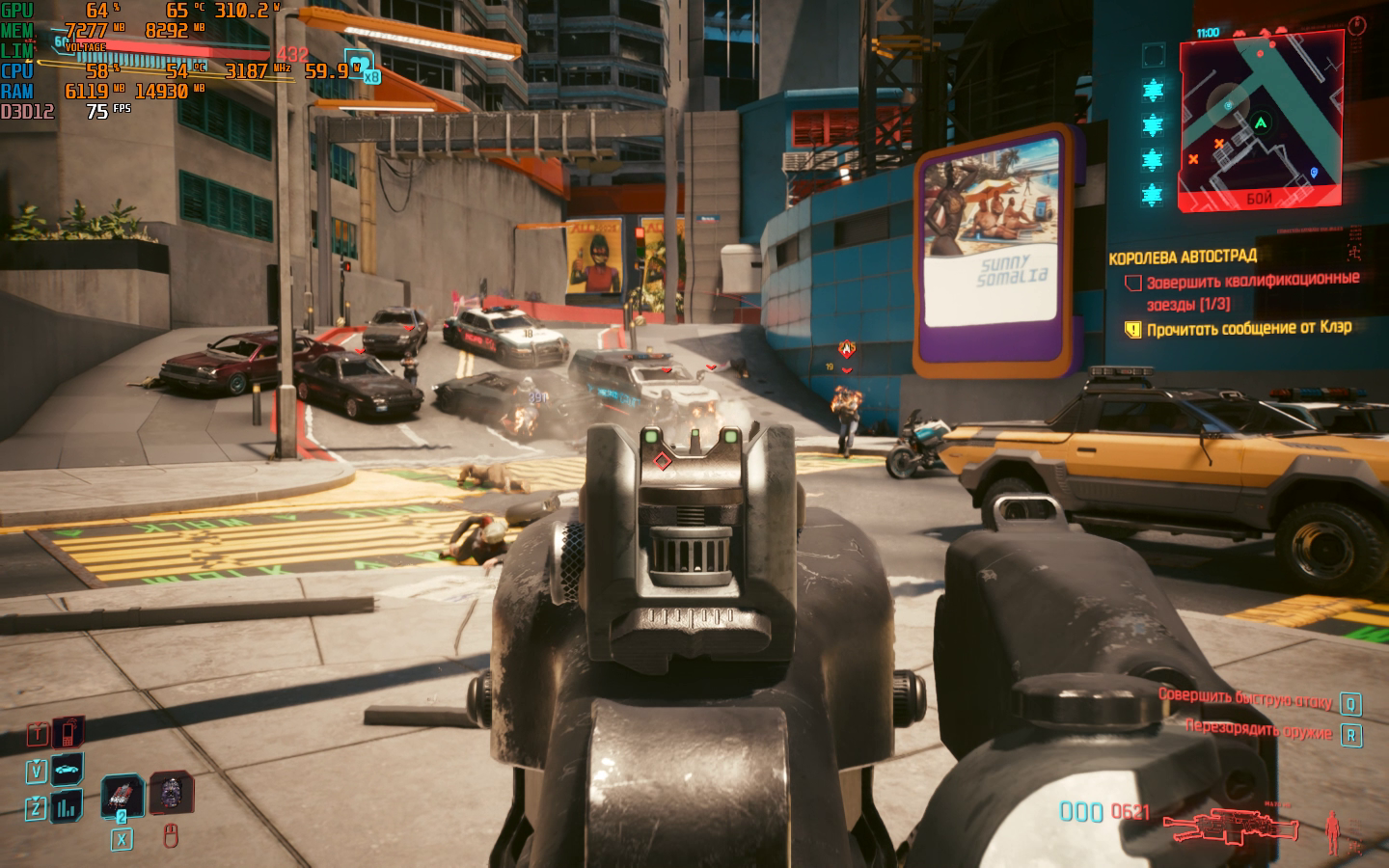Select the blue location pin on the minimap
The width and height of the screenshot is (1389, 868).
(1314, 174)
